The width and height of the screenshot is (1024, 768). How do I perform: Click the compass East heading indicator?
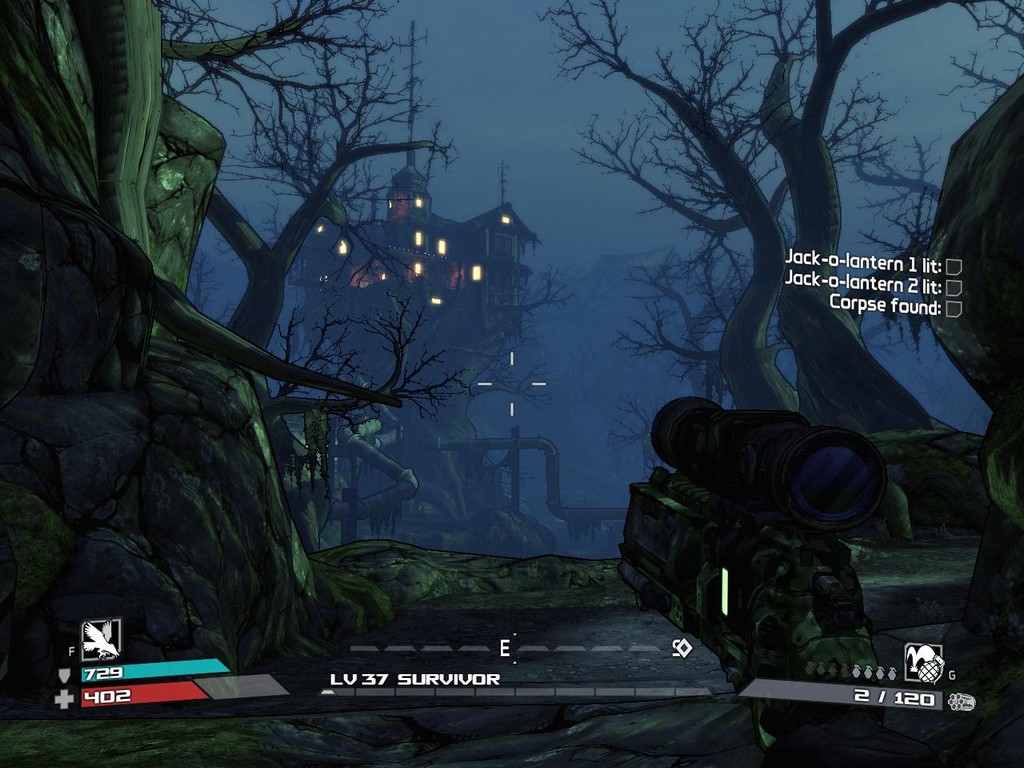[505, 648]
